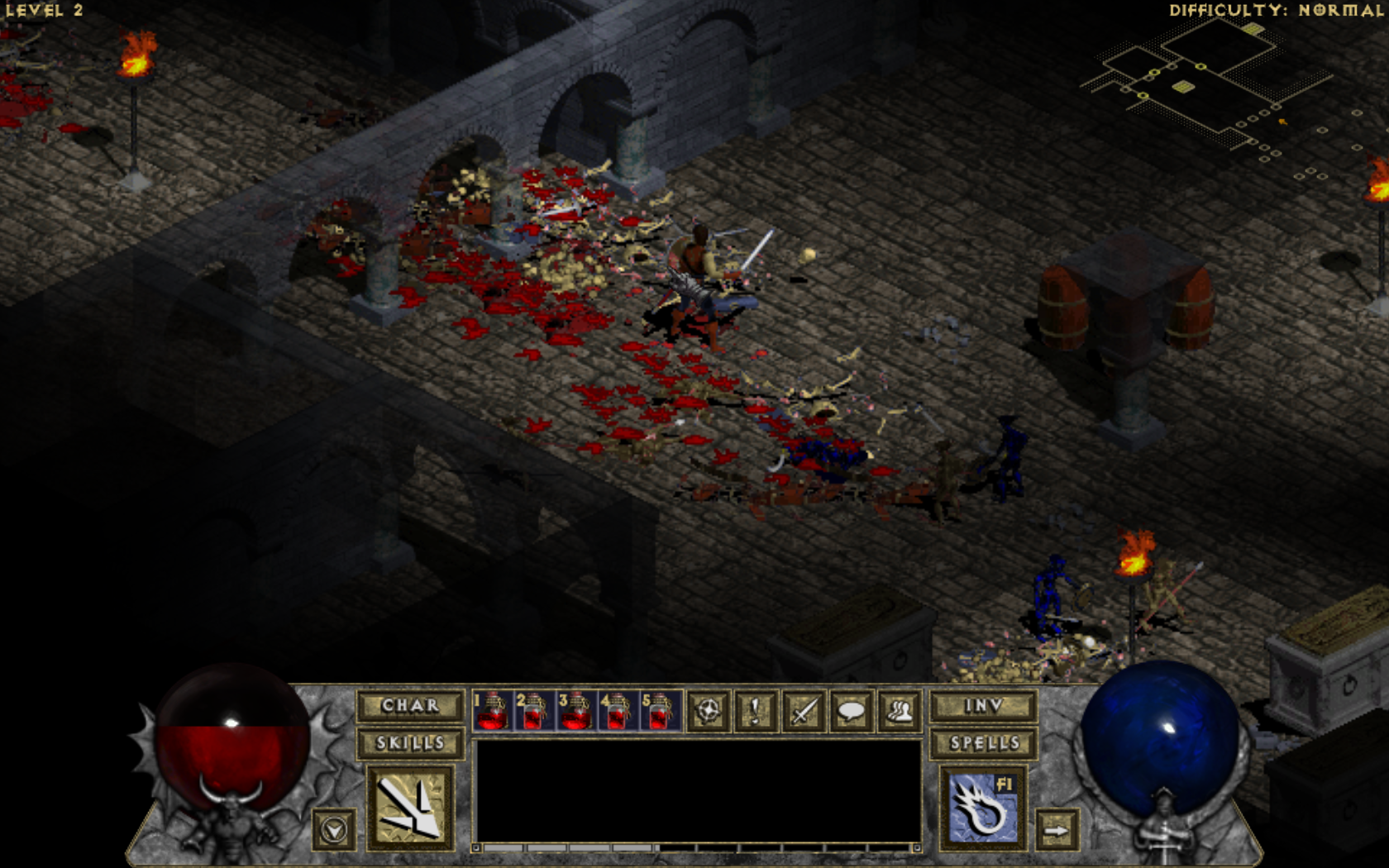
Task: Open the SKILLS panel
Action: point(410,743)
